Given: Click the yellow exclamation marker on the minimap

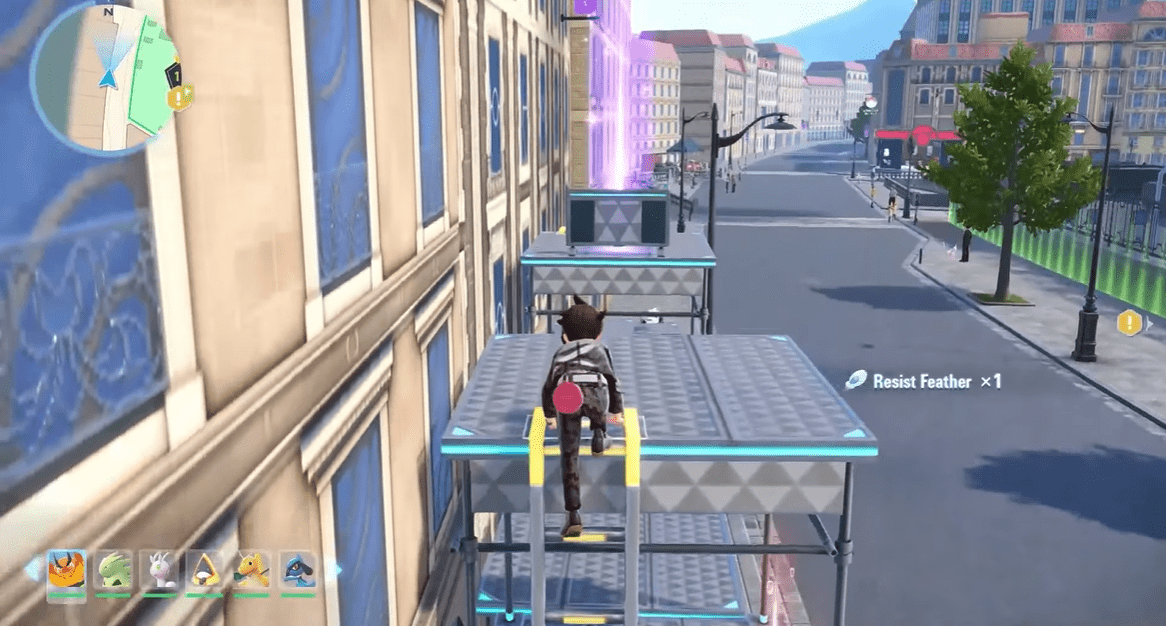Looking at the screenshot, I should (181, 97).
